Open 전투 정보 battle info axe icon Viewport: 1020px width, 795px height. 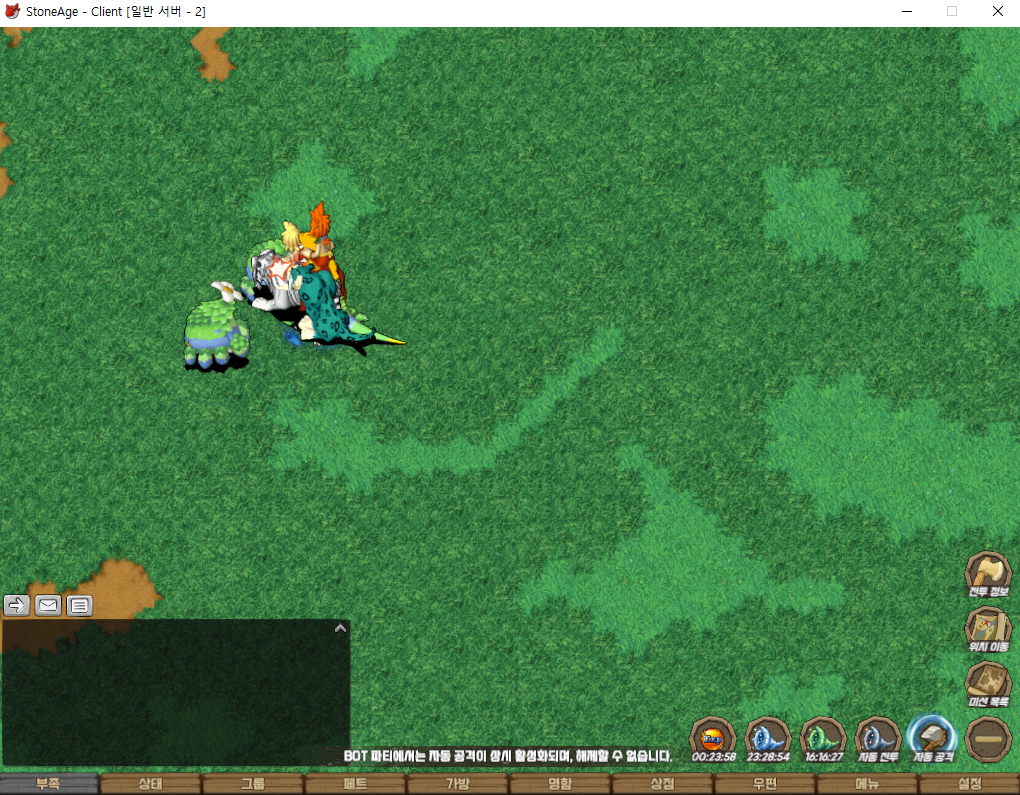click(x=987, y=574)
